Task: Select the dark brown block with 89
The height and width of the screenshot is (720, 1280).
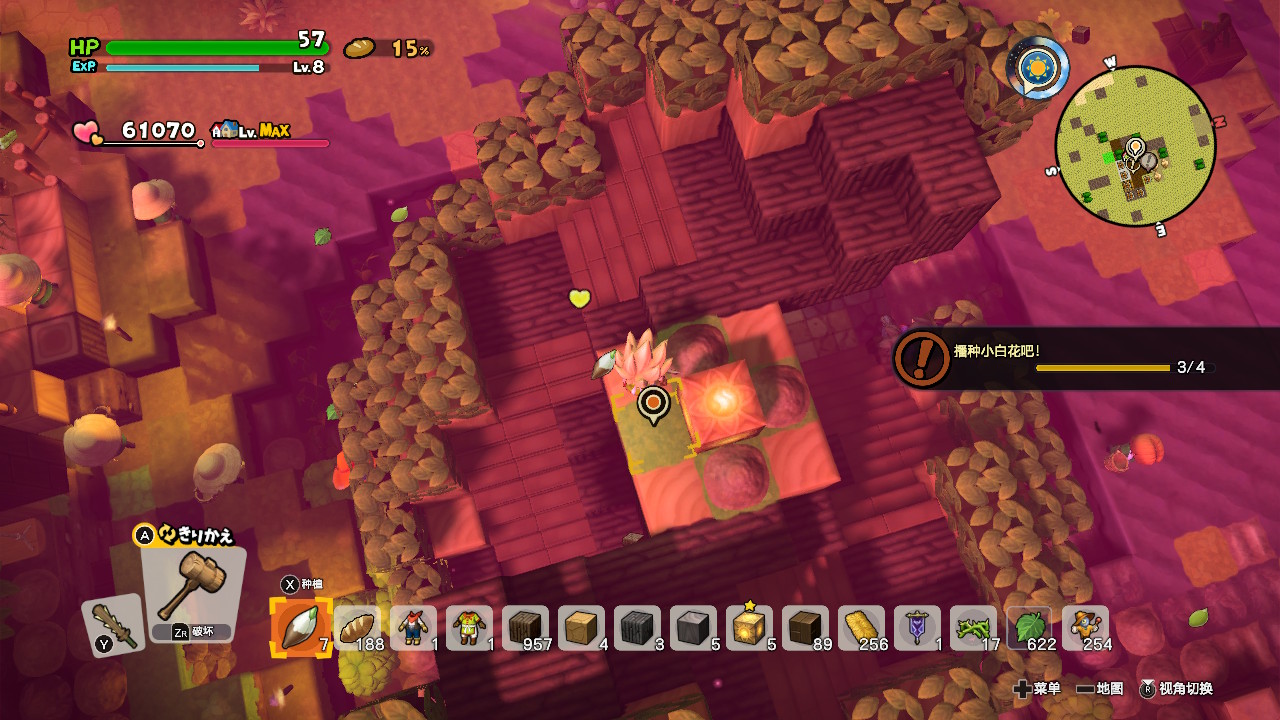Action: pos(805,628)
